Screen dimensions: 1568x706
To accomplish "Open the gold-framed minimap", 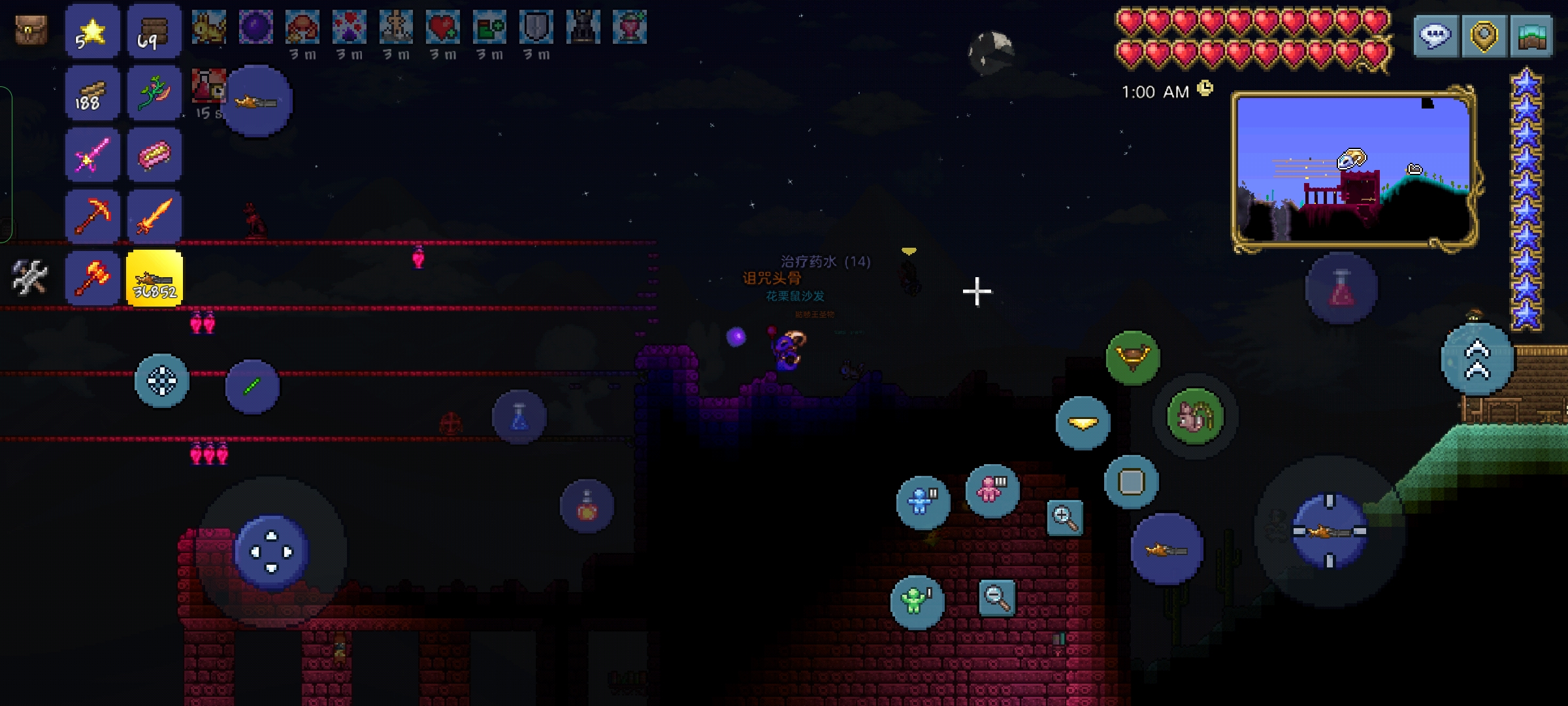I will coord(1354,169).
